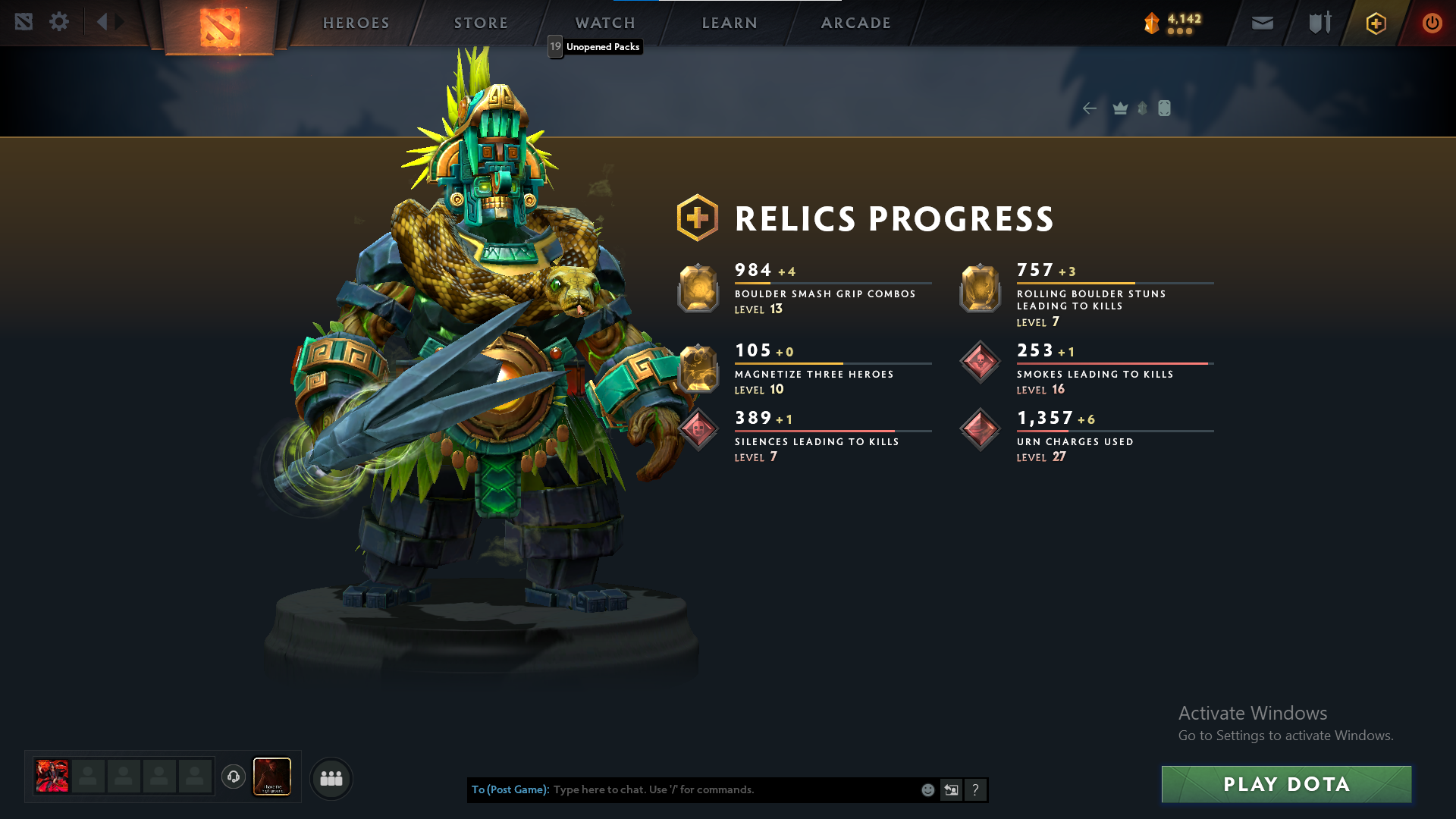The height and width of the screenshot is (819, 1456).
Task: Click the orange power/exit icon
Action: tap(1432, 23)
